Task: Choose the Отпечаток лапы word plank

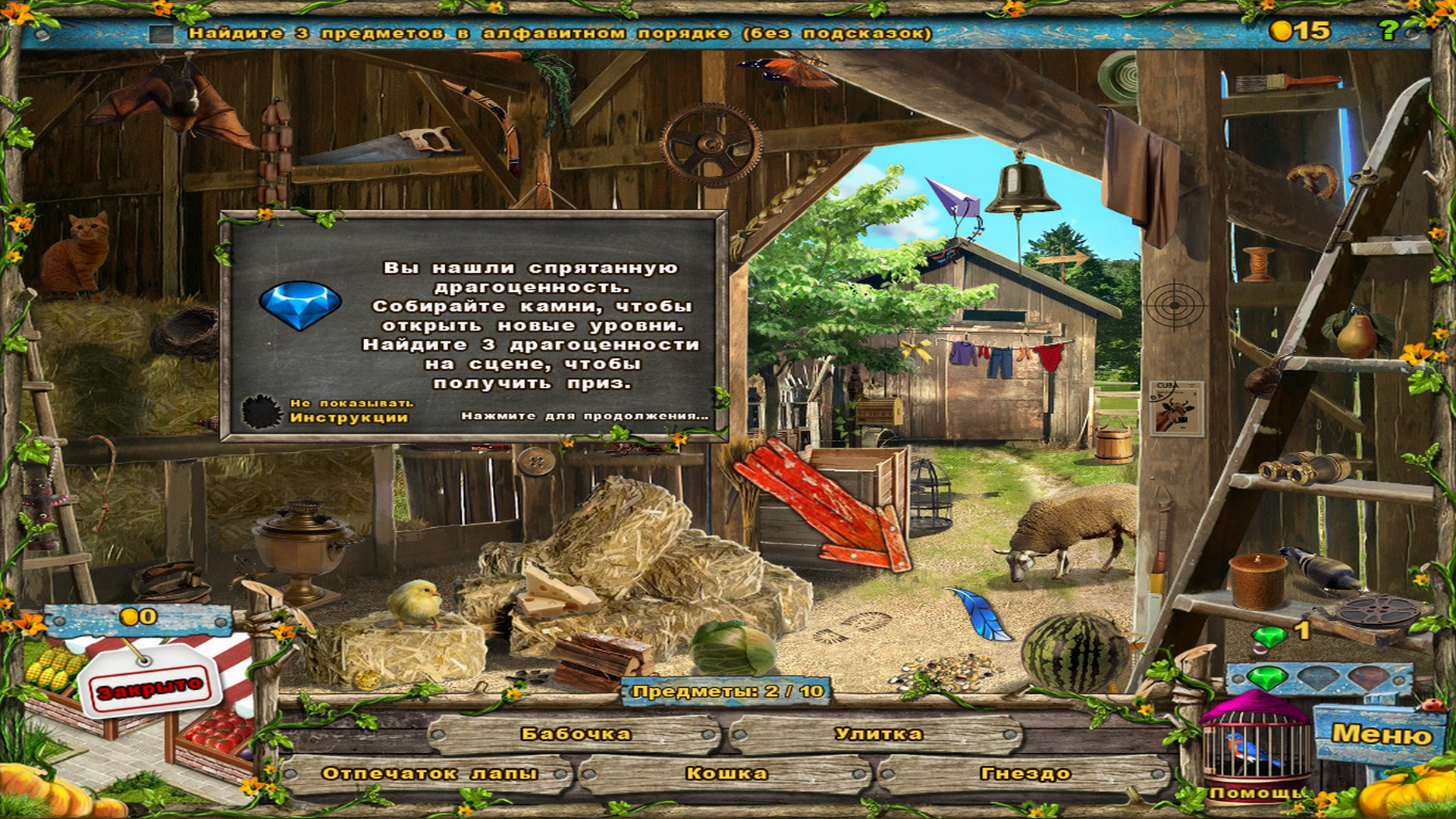Action: [x=429, y=773]
